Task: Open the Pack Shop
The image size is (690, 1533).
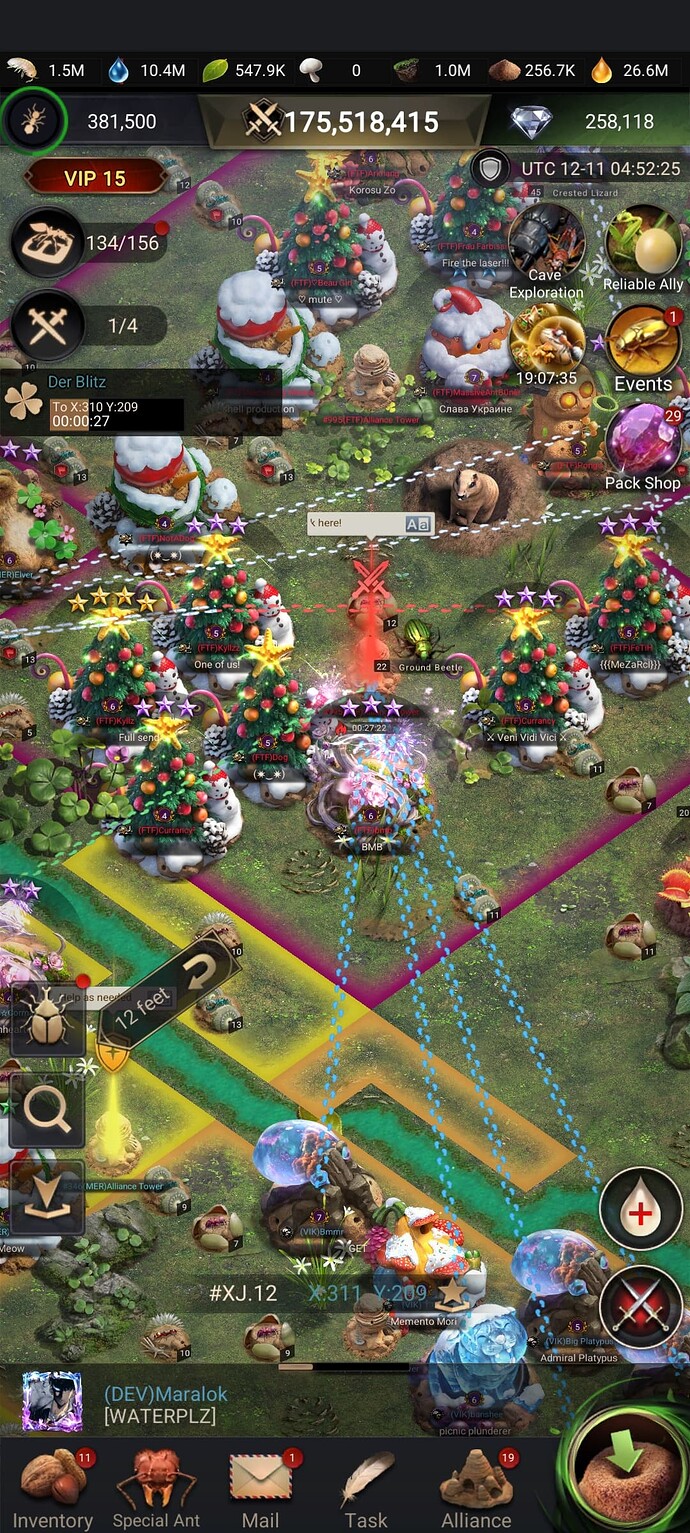Action: 642,445
